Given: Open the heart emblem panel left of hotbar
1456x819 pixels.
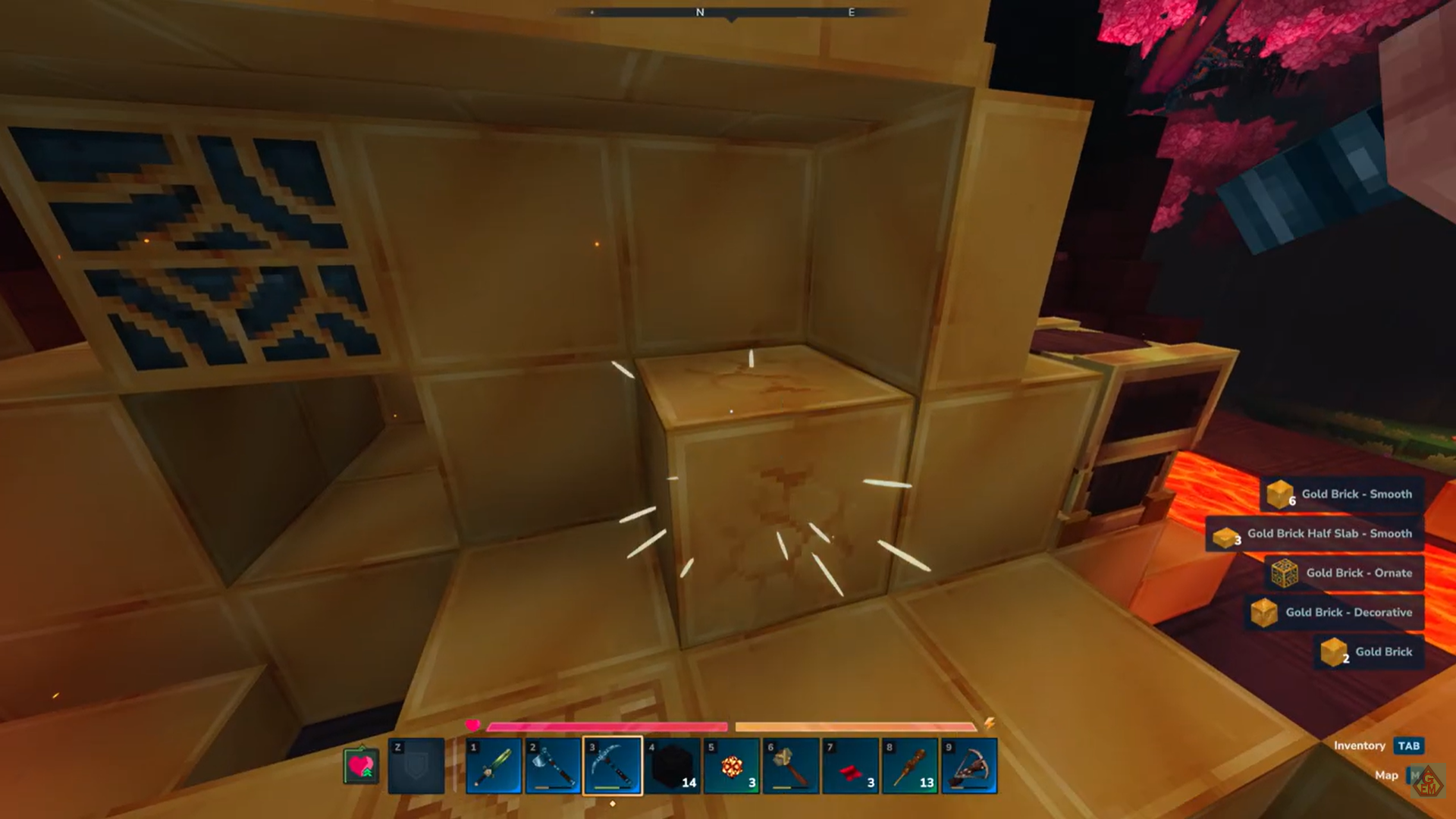Looking at the screenshot, I should (x=360, y=764).
